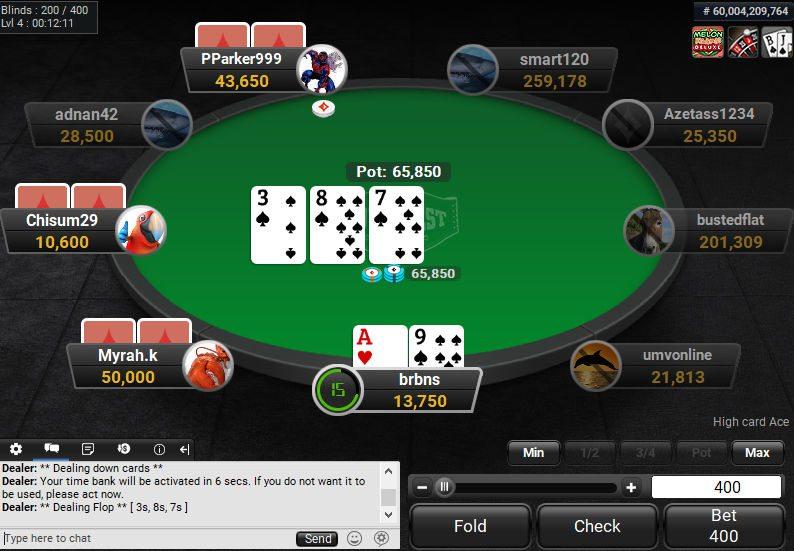The image size is (794, 551).
Task: Show the notes tab
Action: click(x=88, y=449)
